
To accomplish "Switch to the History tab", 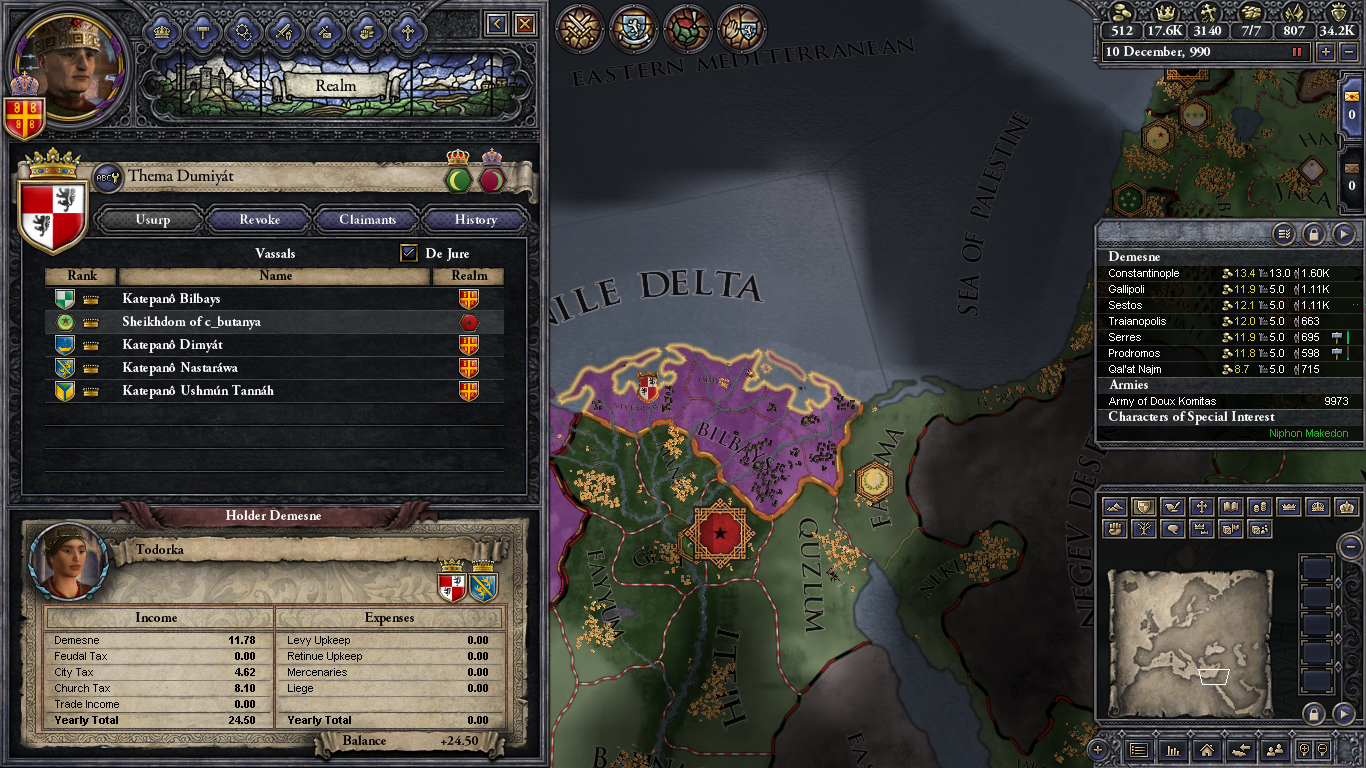I will coord(475,219).
